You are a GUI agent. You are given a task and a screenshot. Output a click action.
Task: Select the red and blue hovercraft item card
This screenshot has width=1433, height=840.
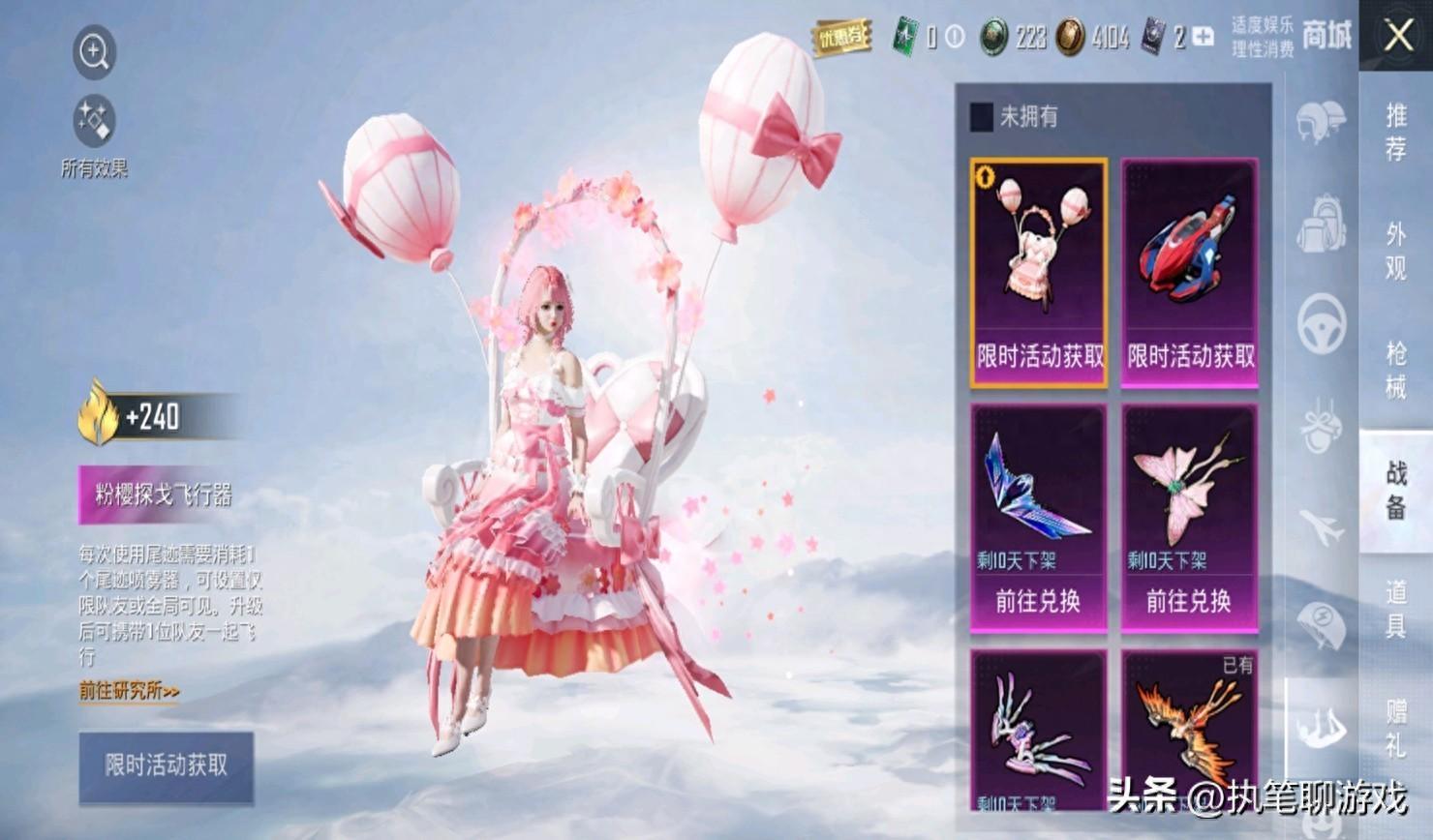(x=1190, y=273)
